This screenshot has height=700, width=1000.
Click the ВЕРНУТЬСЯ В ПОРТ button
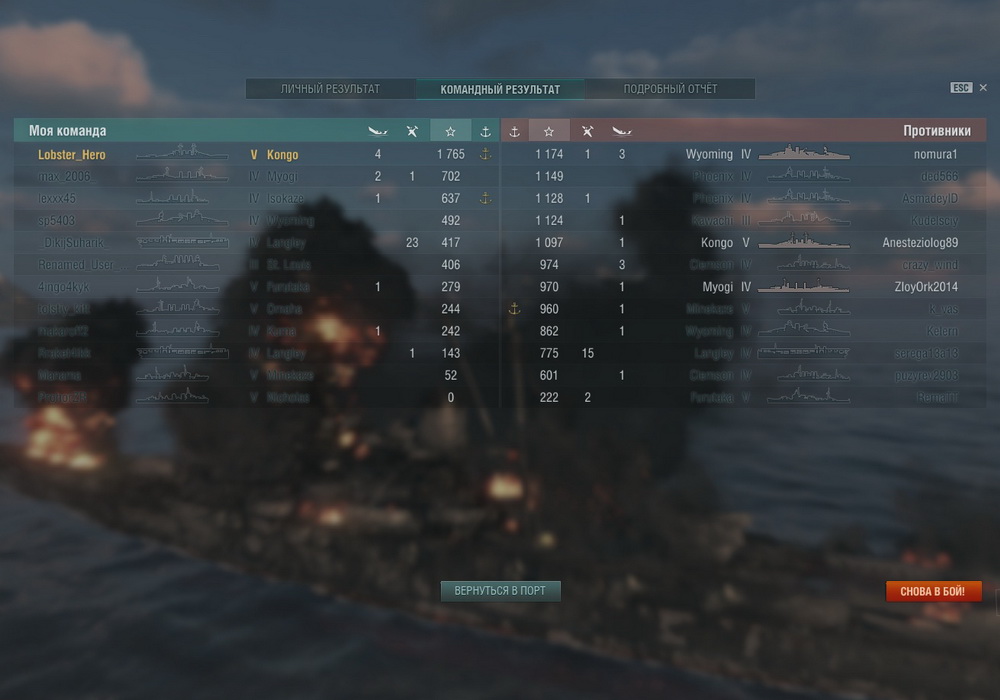click(500, 591)
